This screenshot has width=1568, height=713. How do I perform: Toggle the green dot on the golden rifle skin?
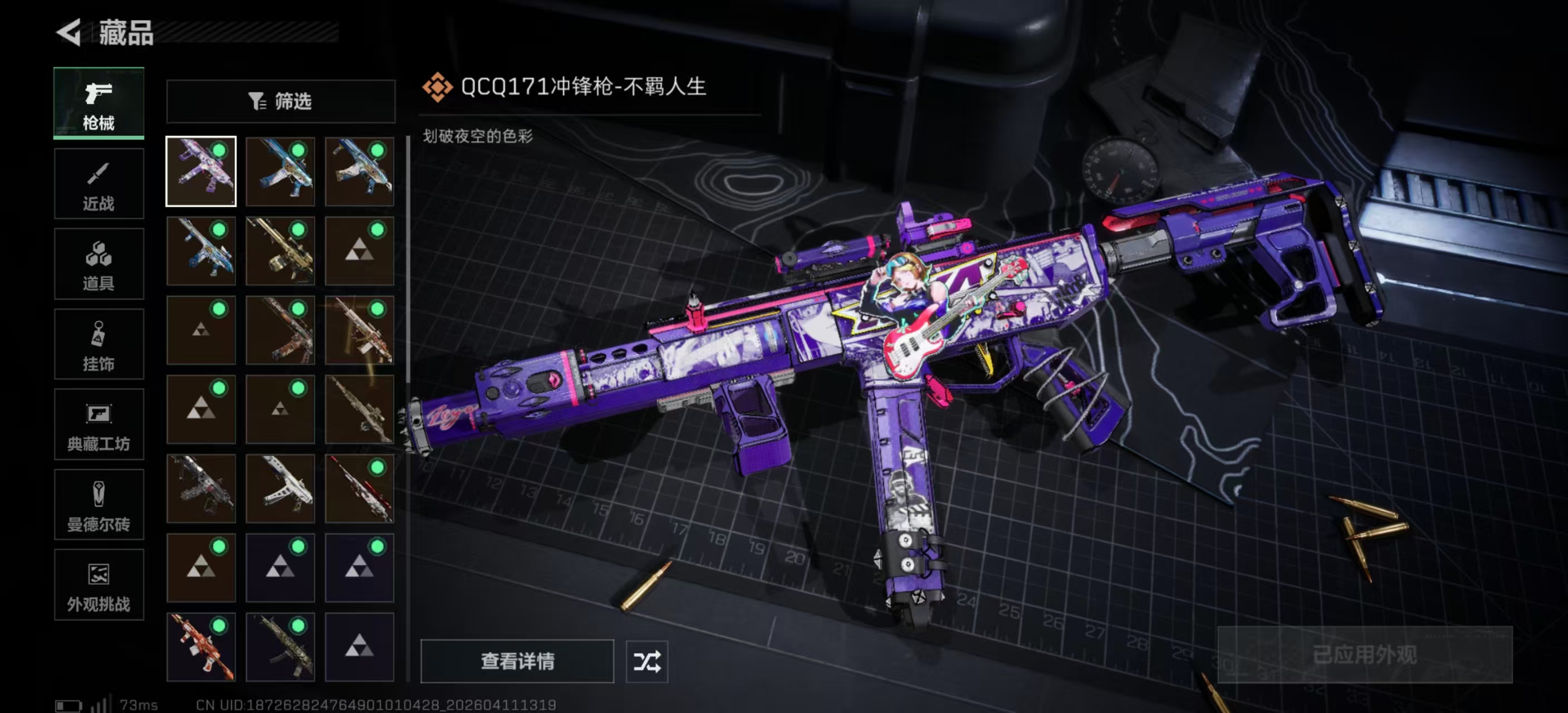click(x=299, y=230)
